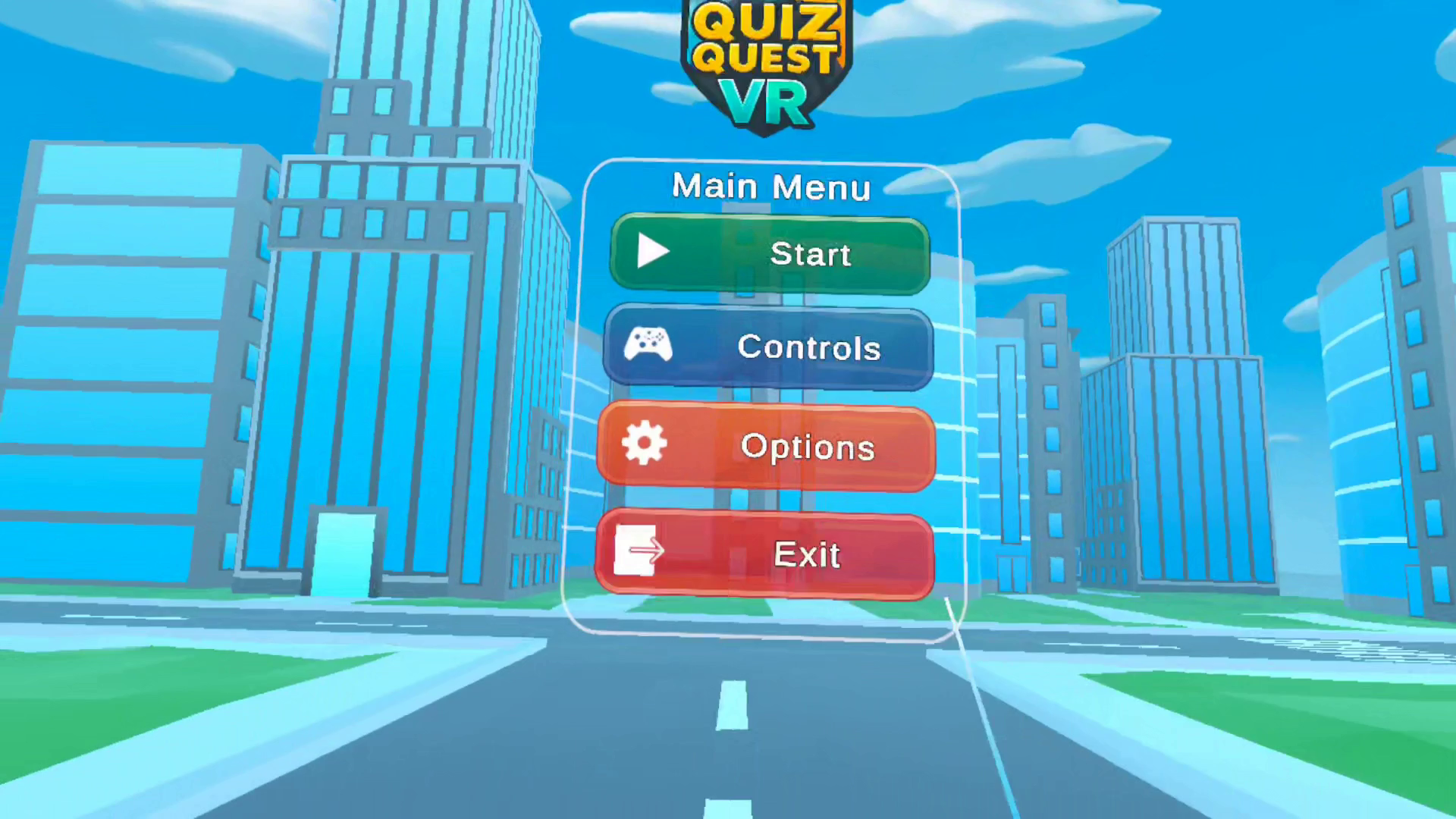
Task: Open the Controls screen
Action: click(x=768, y=347)
